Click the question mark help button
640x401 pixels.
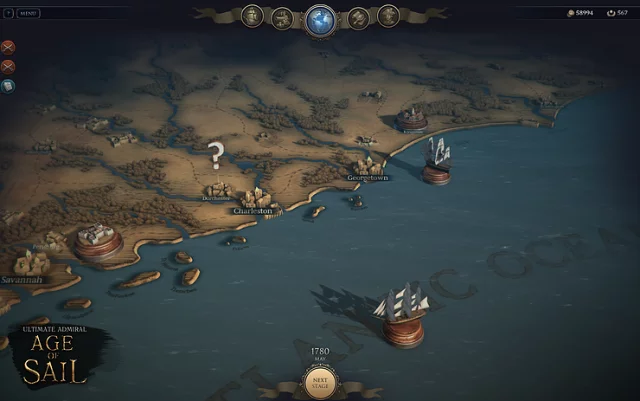click(x=7, y=13)
